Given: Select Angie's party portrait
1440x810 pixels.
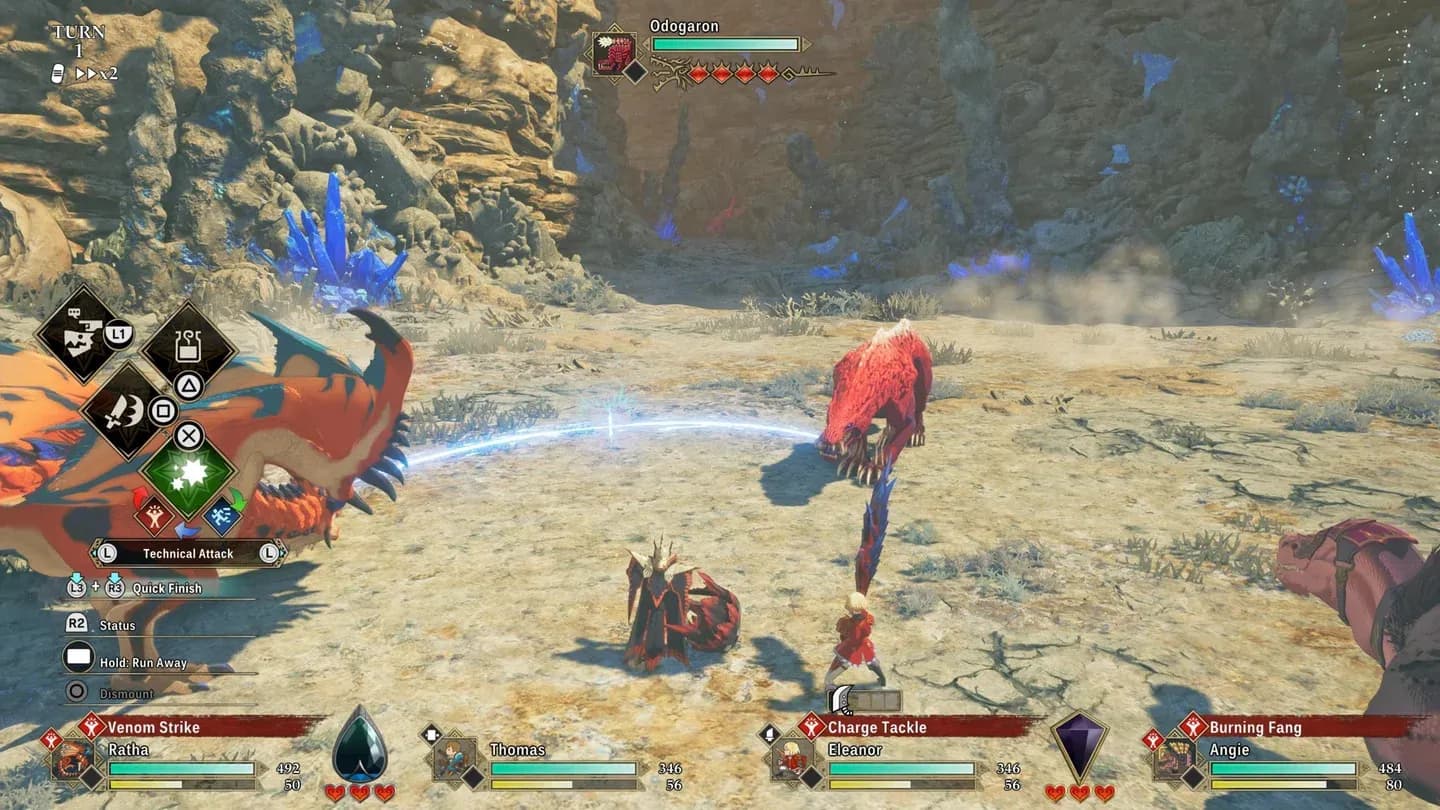Looking at the screenshot, I should pyautogui.click(x=1174, y=759).
